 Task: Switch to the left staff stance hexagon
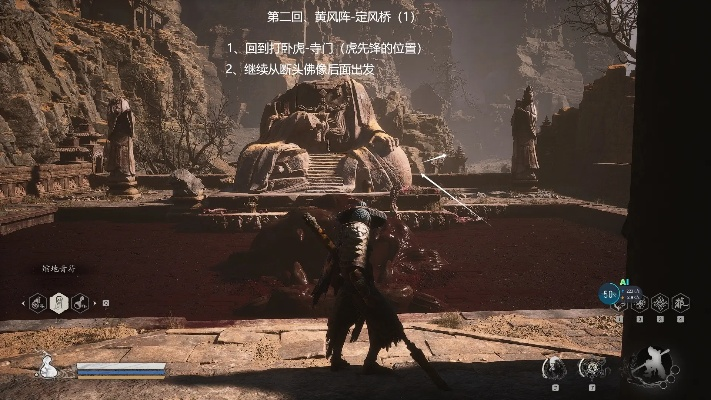click(x=37, y=302)
